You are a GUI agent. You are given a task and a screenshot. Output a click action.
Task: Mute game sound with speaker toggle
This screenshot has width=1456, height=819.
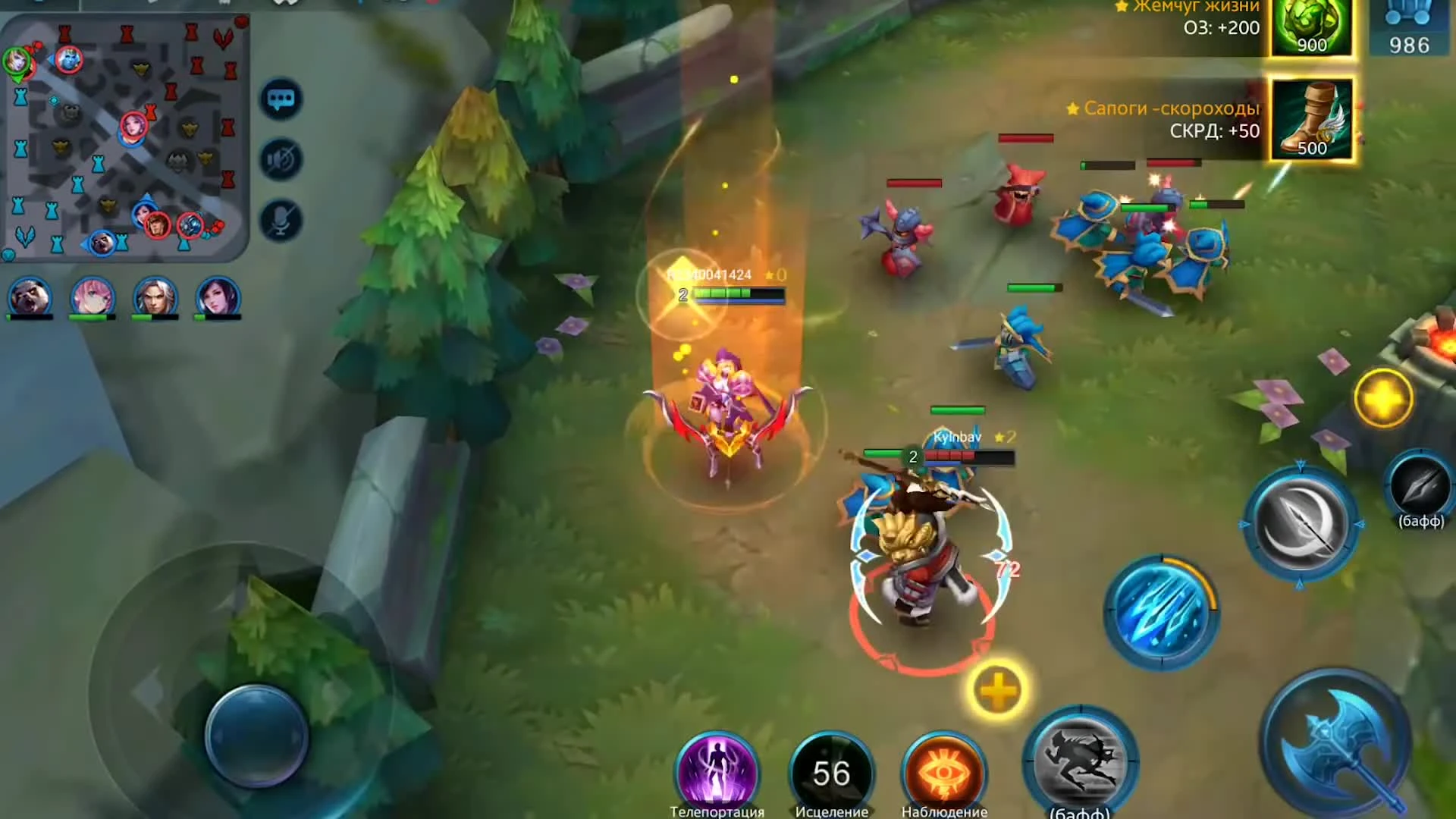281,159
